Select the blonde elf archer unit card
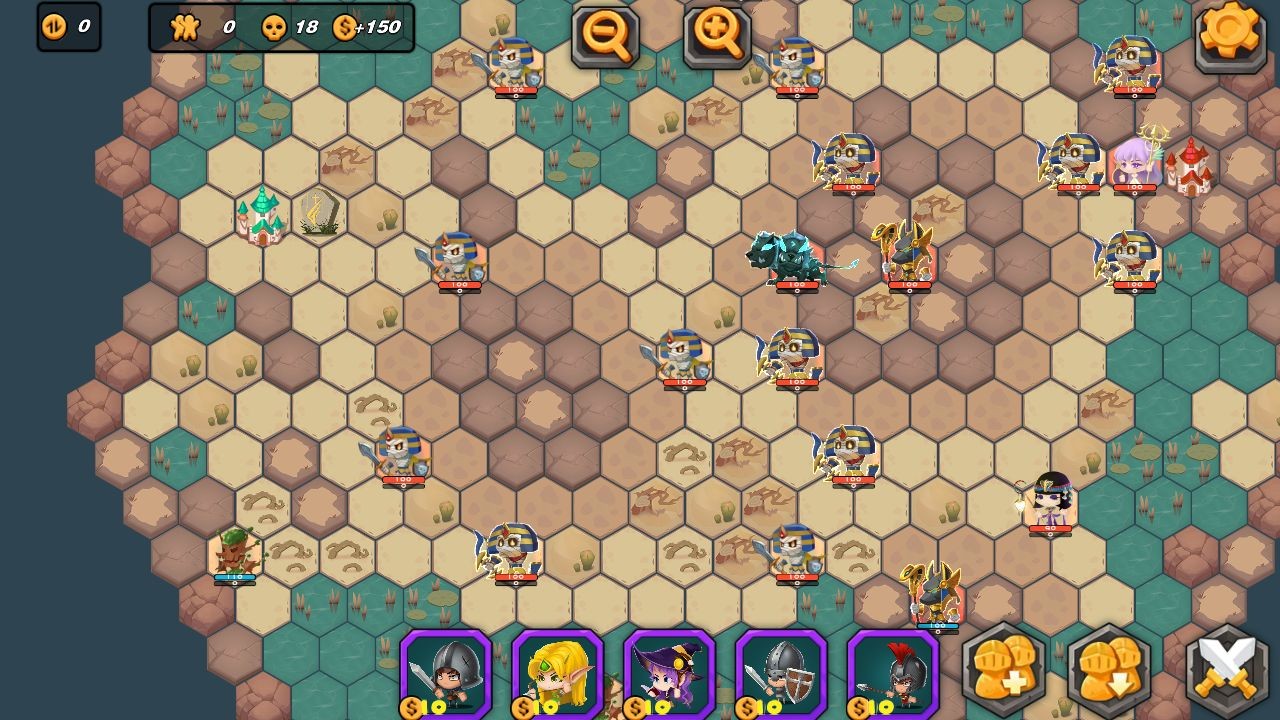 pos(558,672)
